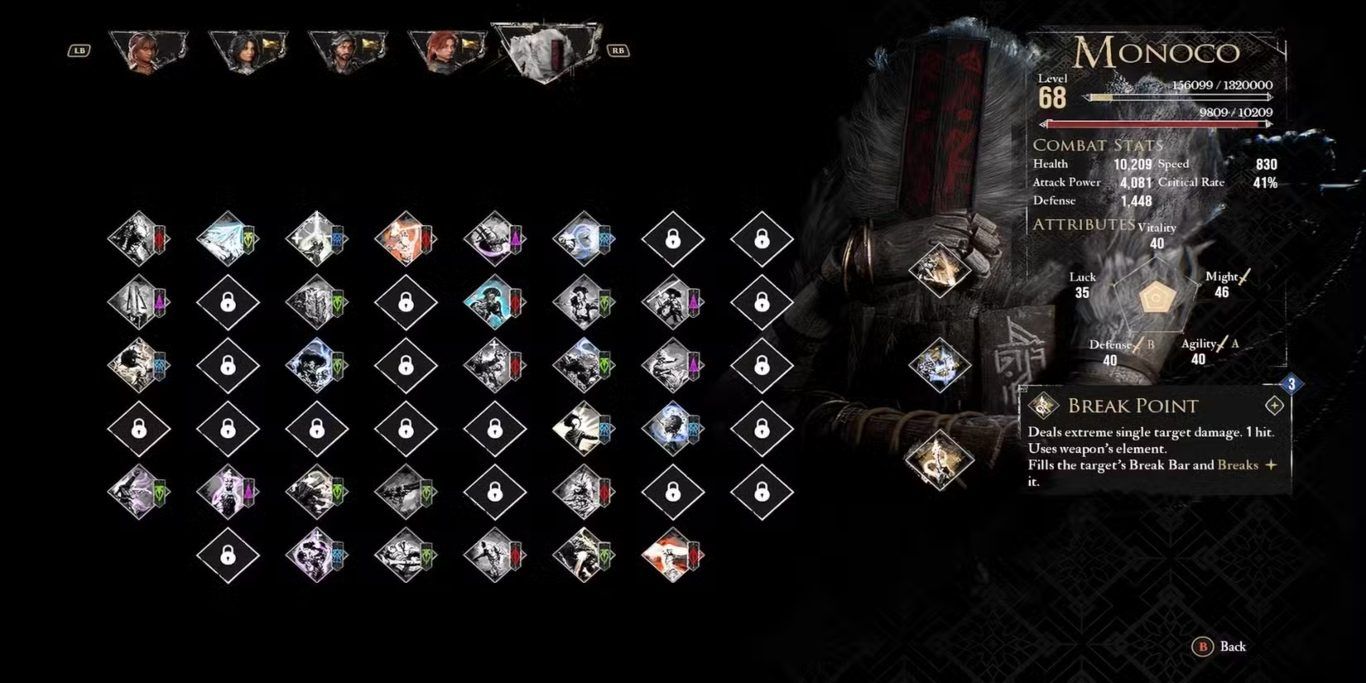1366x683 pixels.
Task: Open the dark-haired woman's portrait tab
Action: click(x=246, y=50)
